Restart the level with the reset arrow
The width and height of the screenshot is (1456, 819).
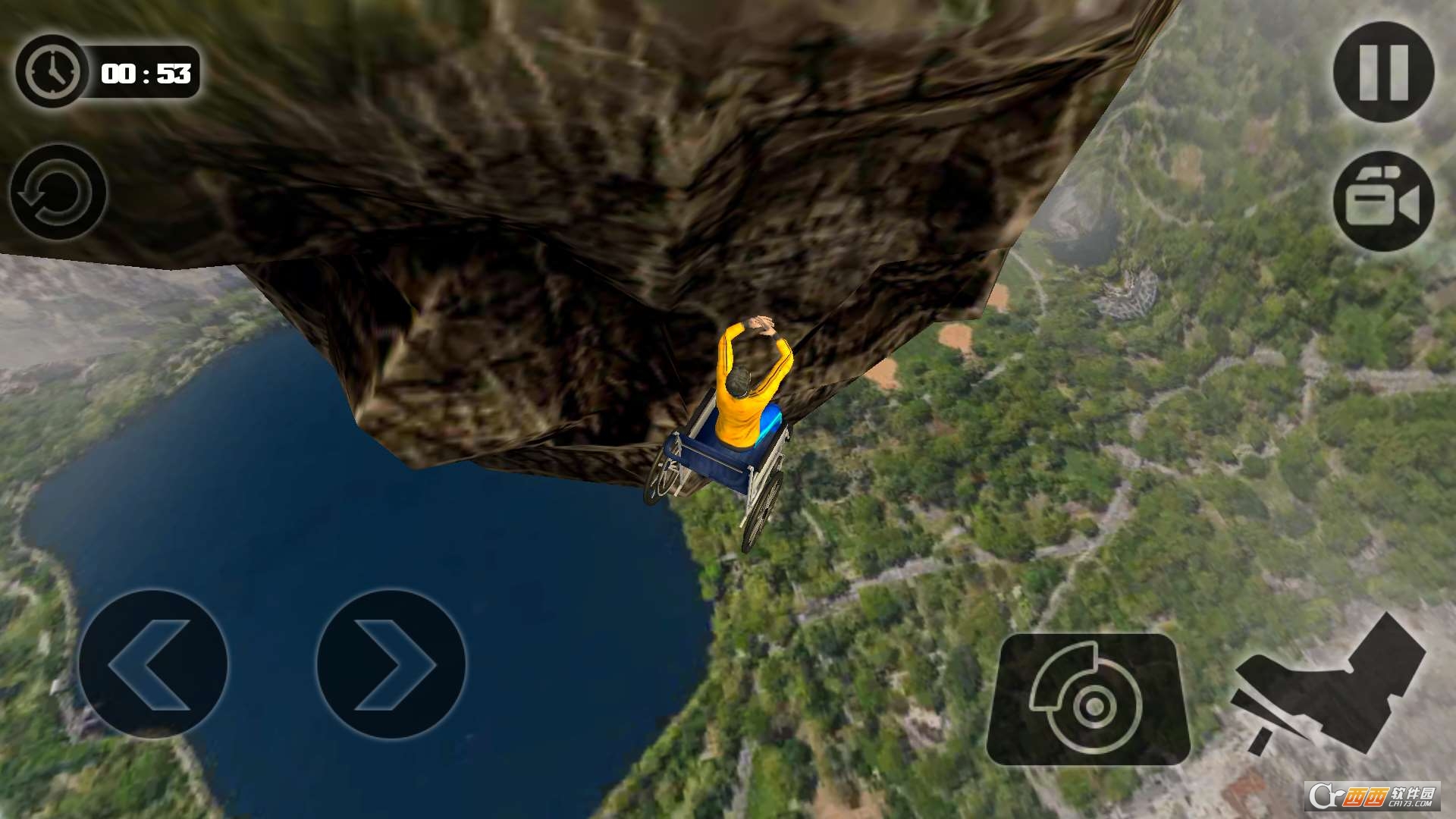[58, 192]
